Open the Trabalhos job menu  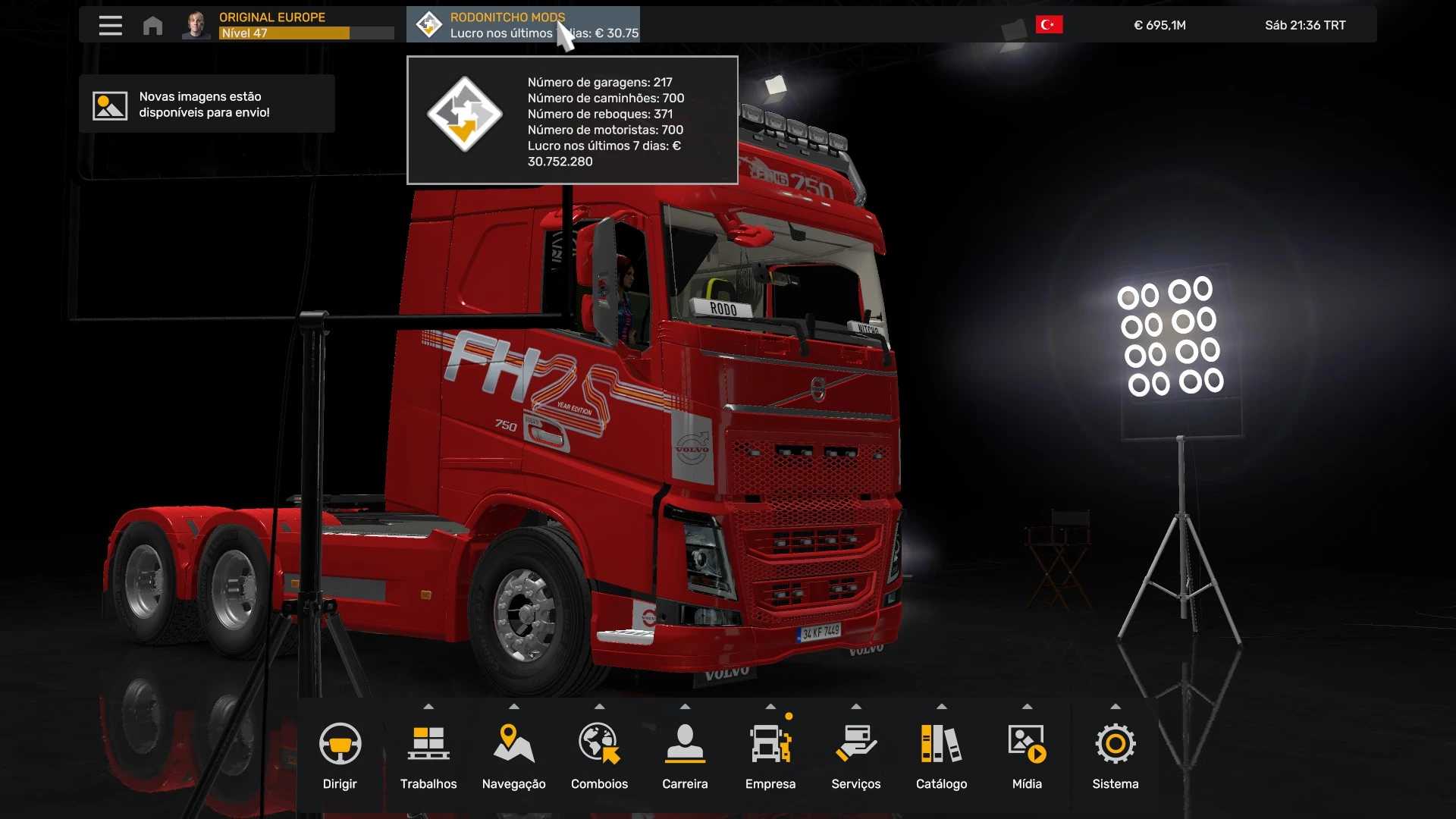pos(428,755)
